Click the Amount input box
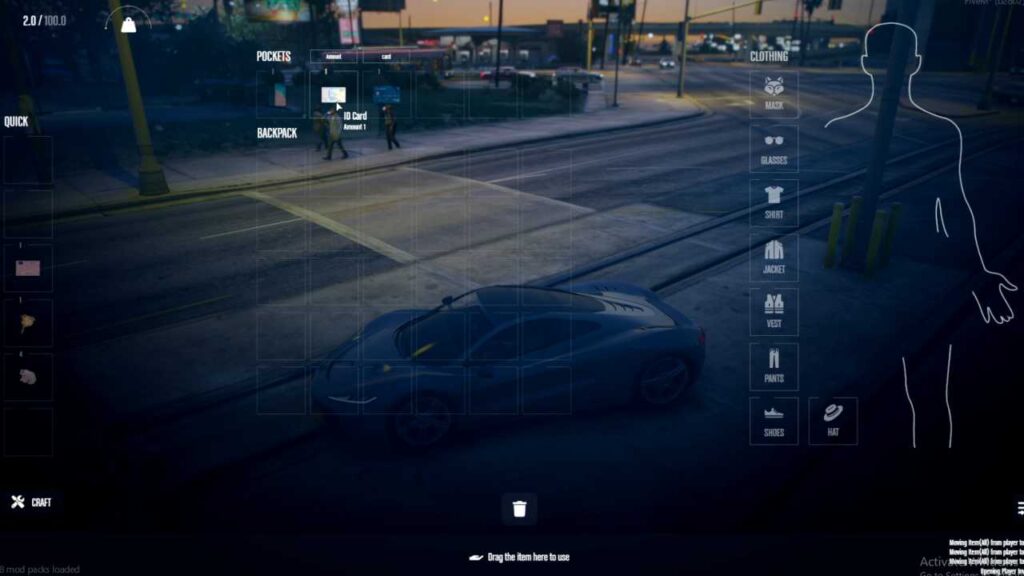 tap(333, 56)
